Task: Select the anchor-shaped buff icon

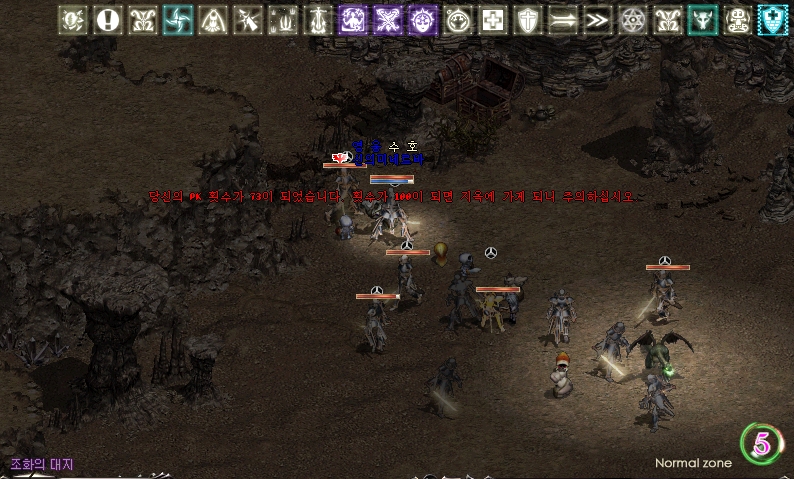Action: [317, 19]
